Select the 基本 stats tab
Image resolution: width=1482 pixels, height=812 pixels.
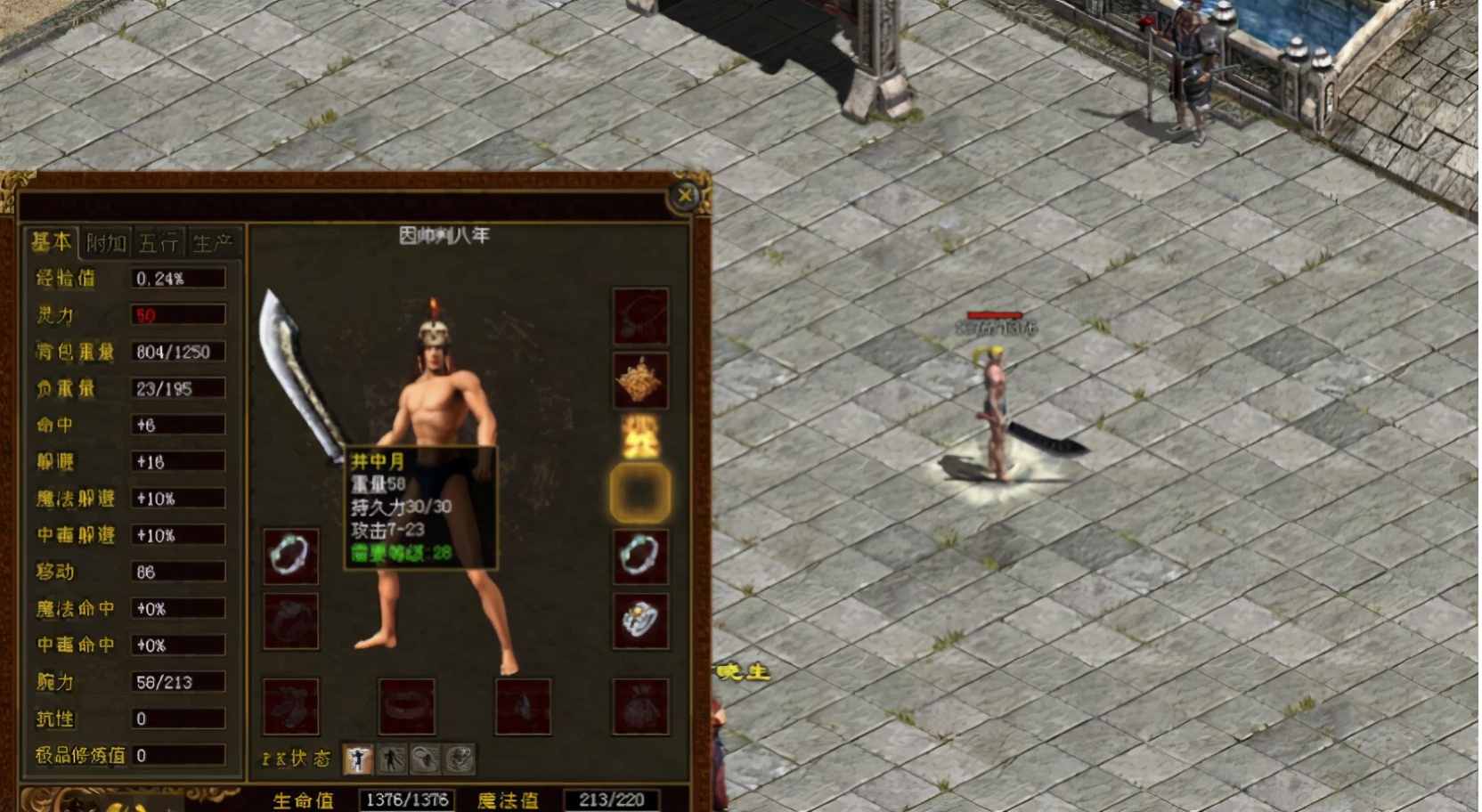52,242
